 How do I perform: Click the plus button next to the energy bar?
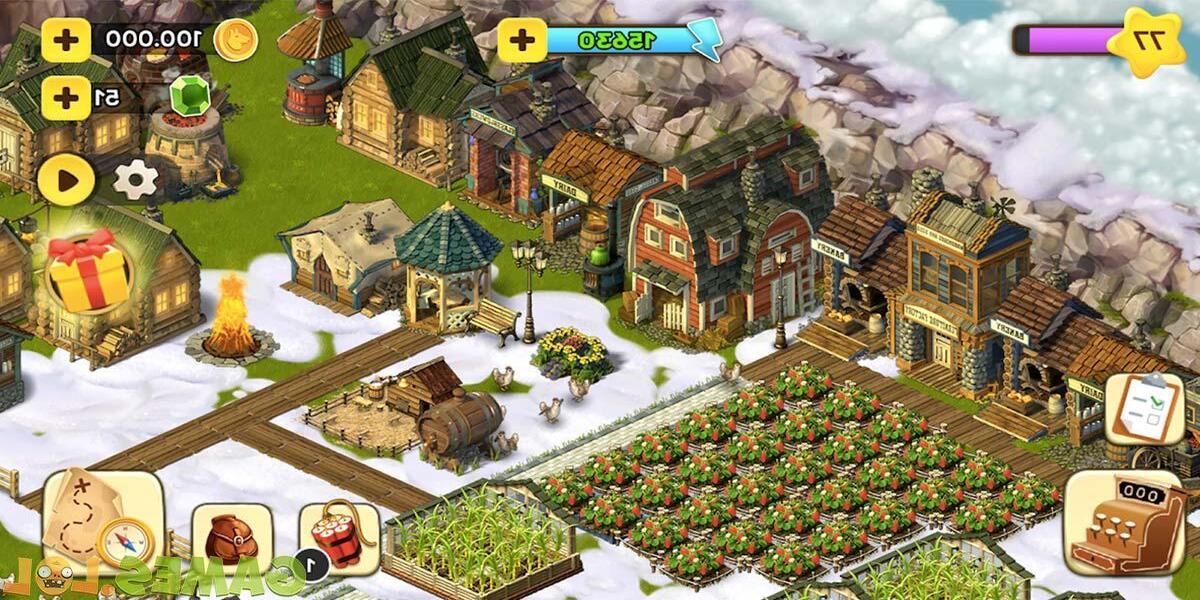[522, 40]
